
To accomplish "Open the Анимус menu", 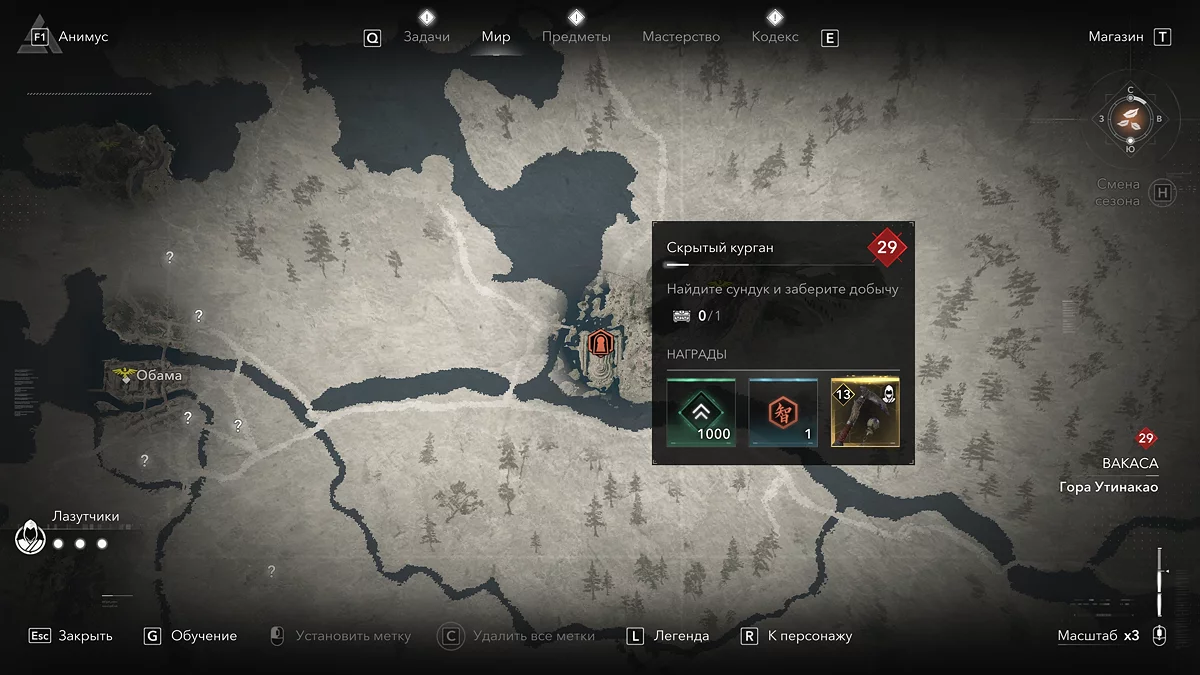I will click(x=83, y=37).
